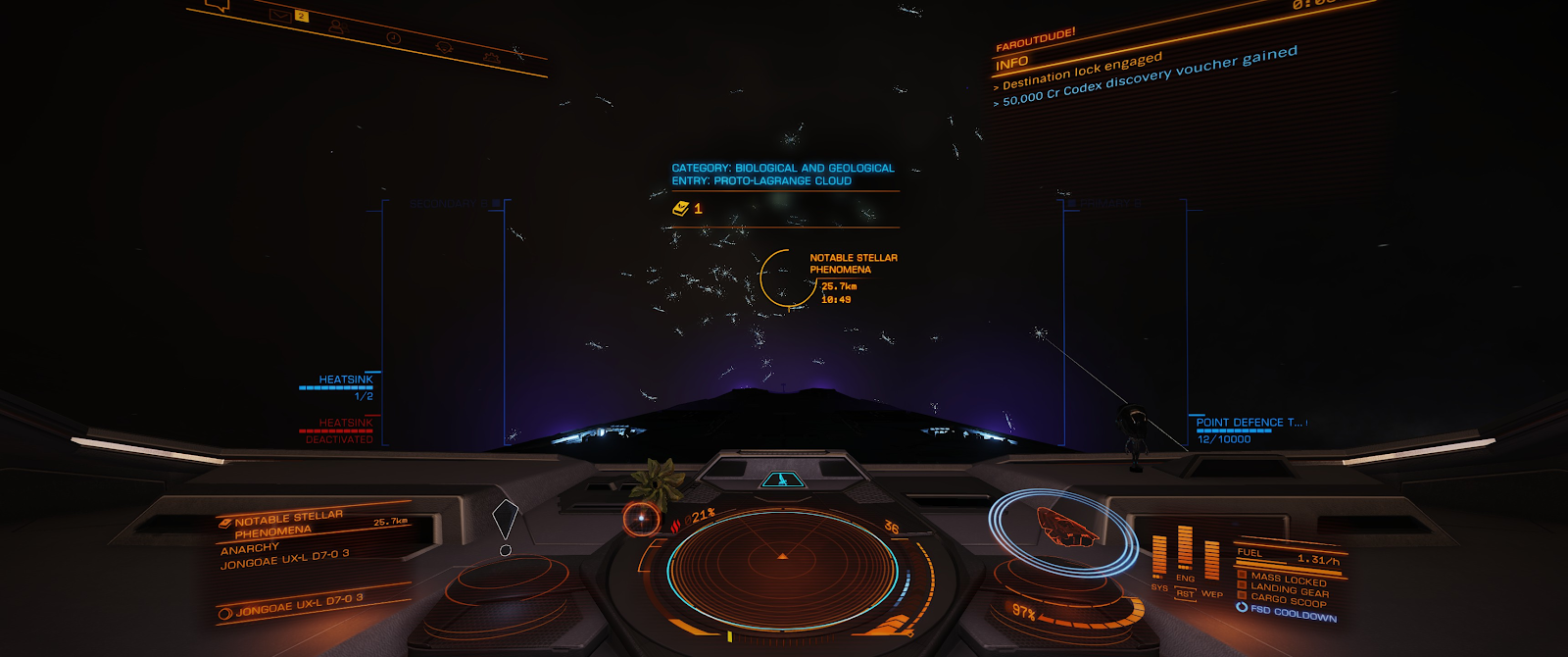The width and height of the screenshot is (1568, 657).
Task: Click the Jongoae UX-L D7-0 3 destination line
Action: click(298, 603)
